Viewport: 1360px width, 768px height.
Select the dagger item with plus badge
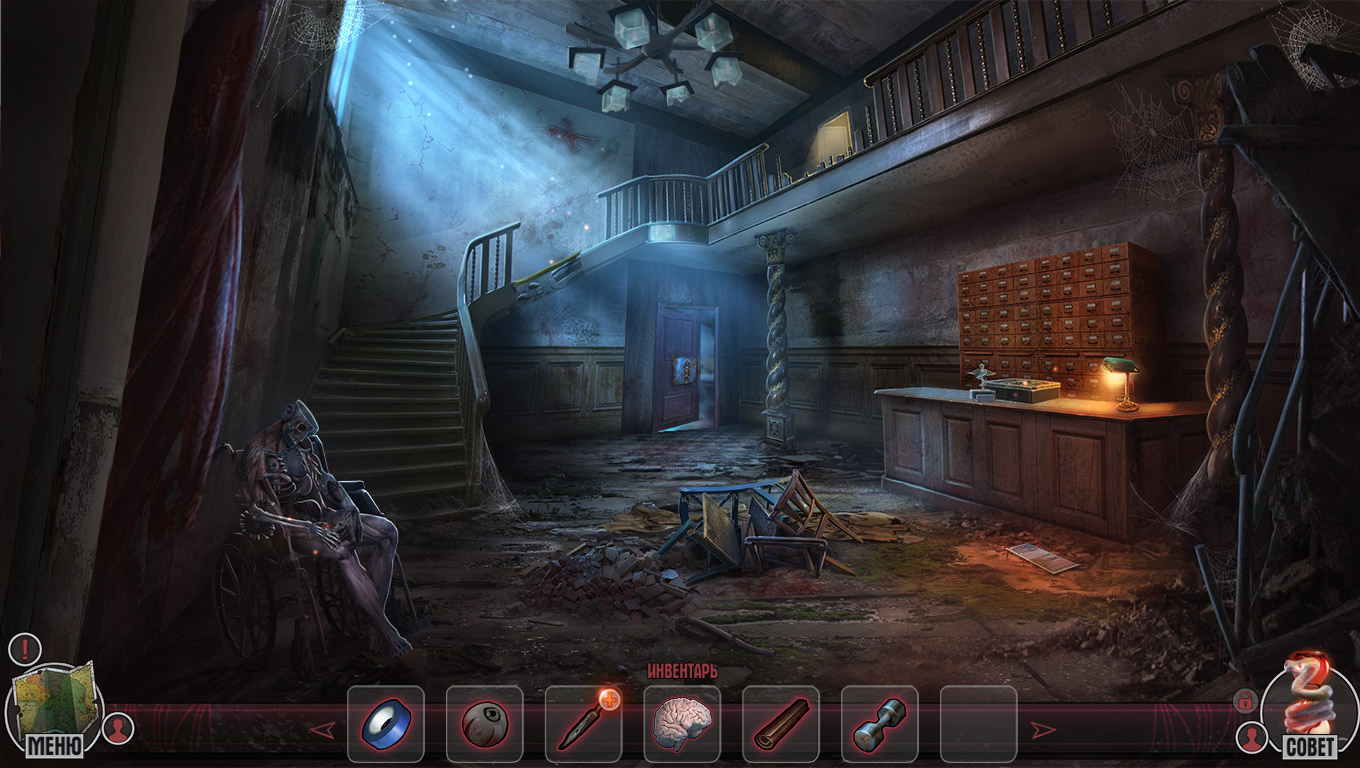[x=582, y=724]
